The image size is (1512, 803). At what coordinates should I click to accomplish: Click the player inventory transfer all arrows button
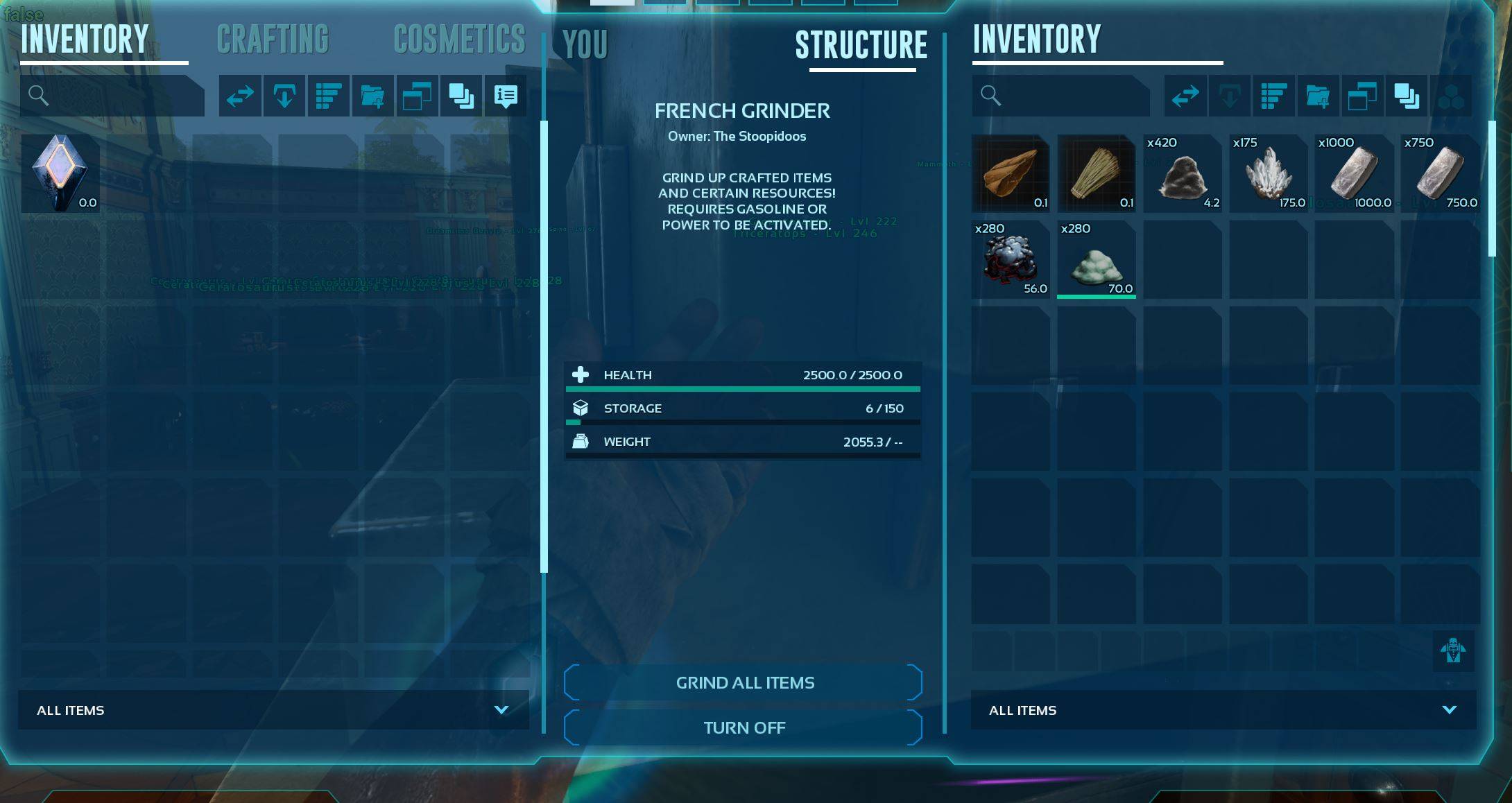point(240,96)
